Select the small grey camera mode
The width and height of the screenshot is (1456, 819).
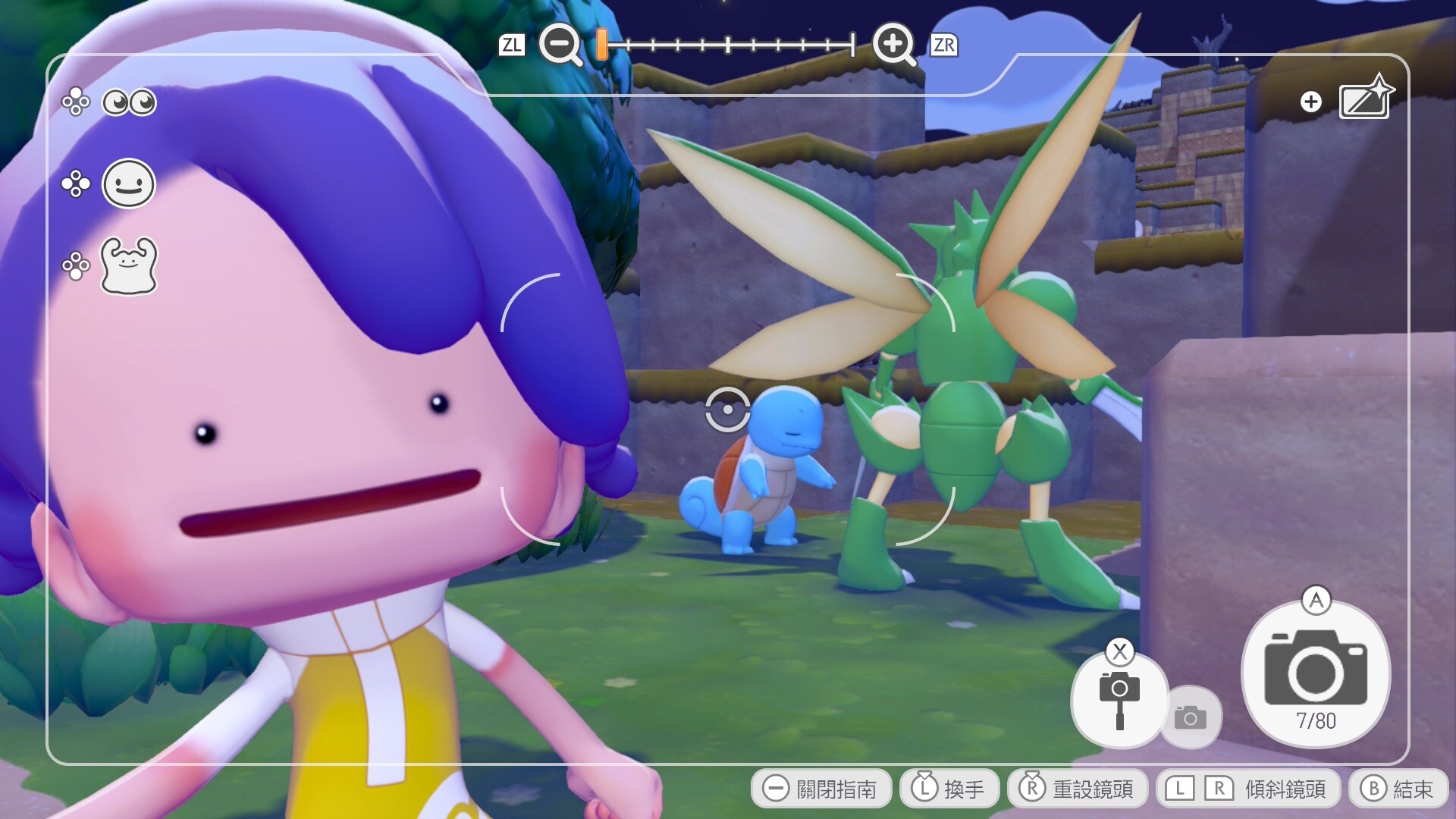point(1191,717)
